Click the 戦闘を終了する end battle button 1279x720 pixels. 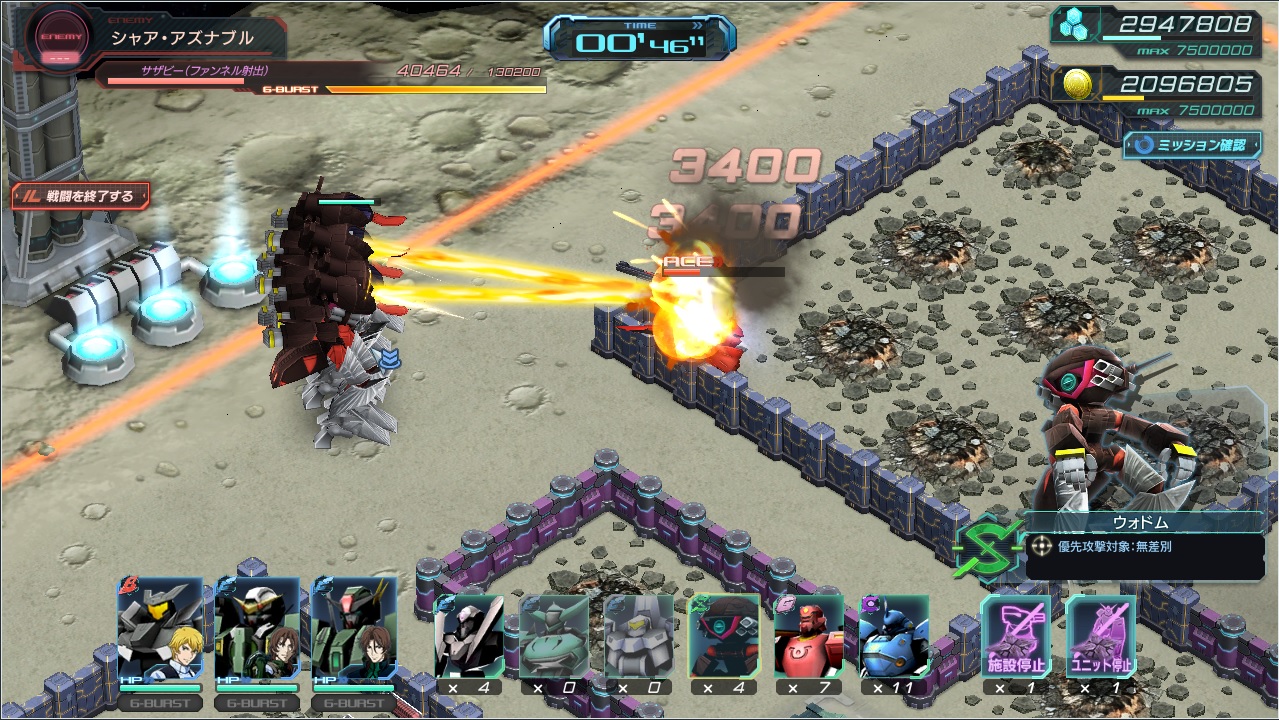[x=80, y=195]
